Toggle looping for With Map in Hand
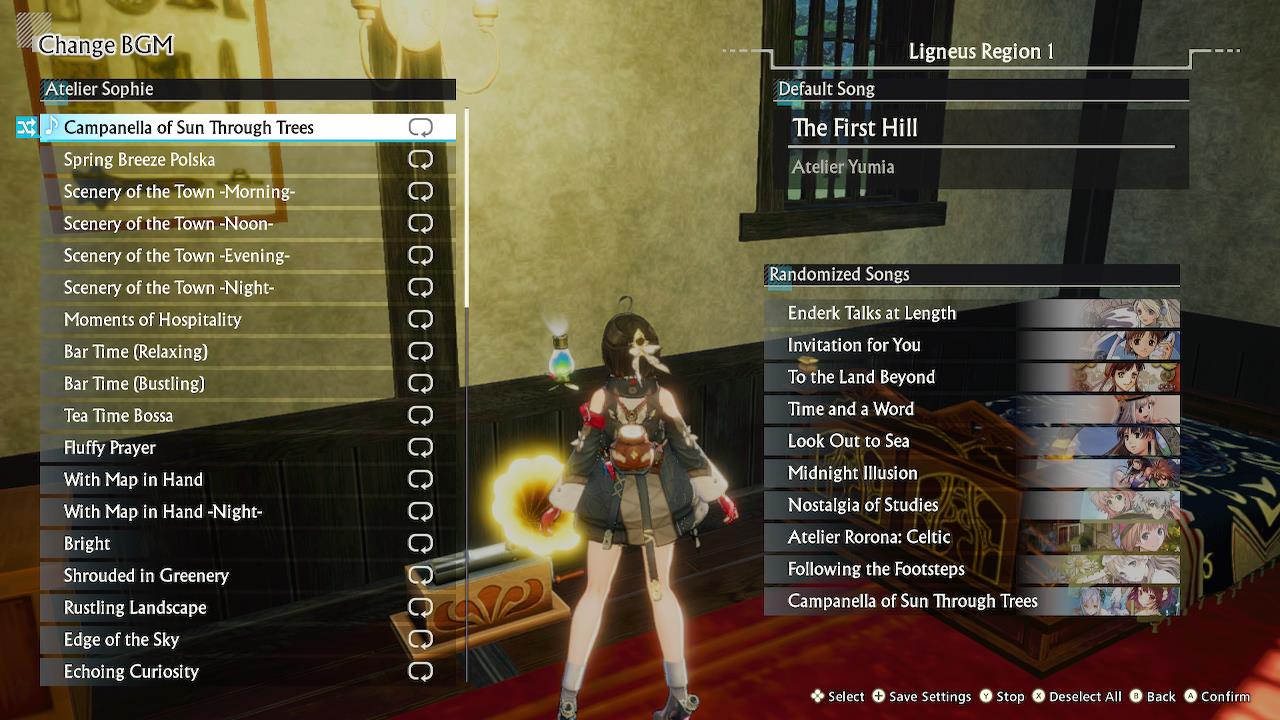Viewport: 1280px width, 720px height. pos(420,479)
